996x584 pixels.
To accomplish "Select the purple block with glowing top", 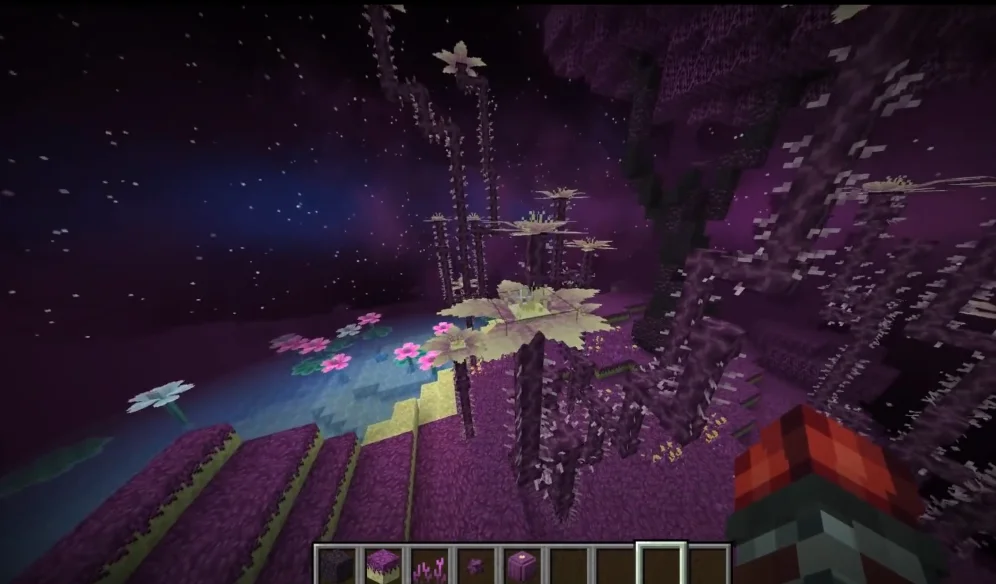I will coord(521,566).
